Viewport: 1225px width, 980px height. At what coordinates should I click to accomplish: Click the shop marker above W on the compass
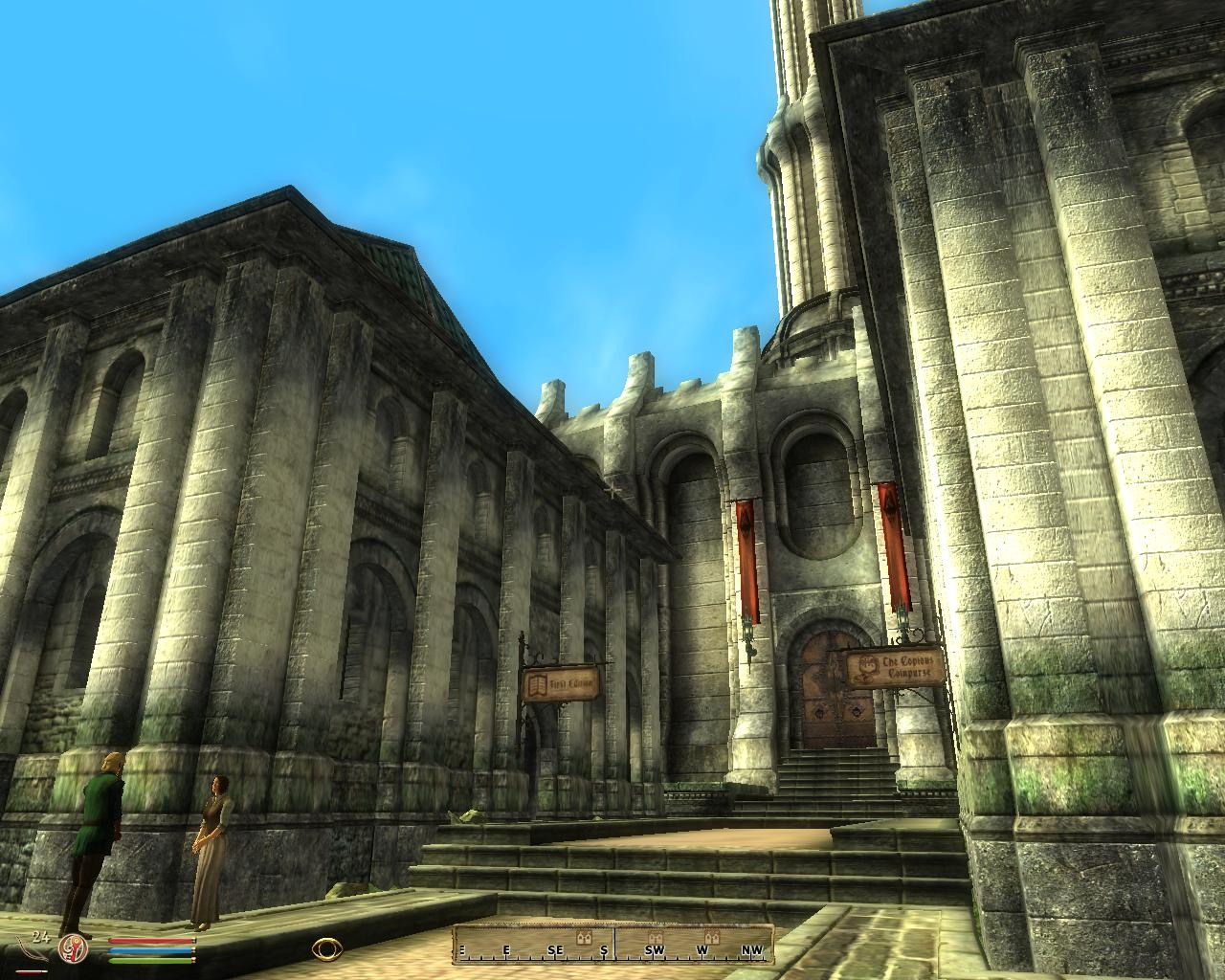(x=713, y=936)
